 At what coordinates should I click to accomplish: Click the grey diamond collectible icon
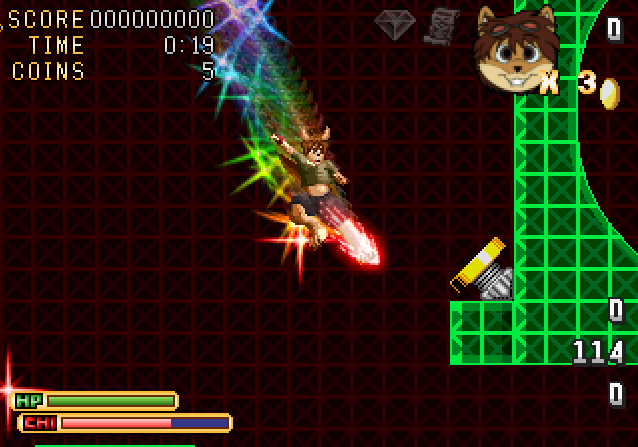click(x=395, y=25)
